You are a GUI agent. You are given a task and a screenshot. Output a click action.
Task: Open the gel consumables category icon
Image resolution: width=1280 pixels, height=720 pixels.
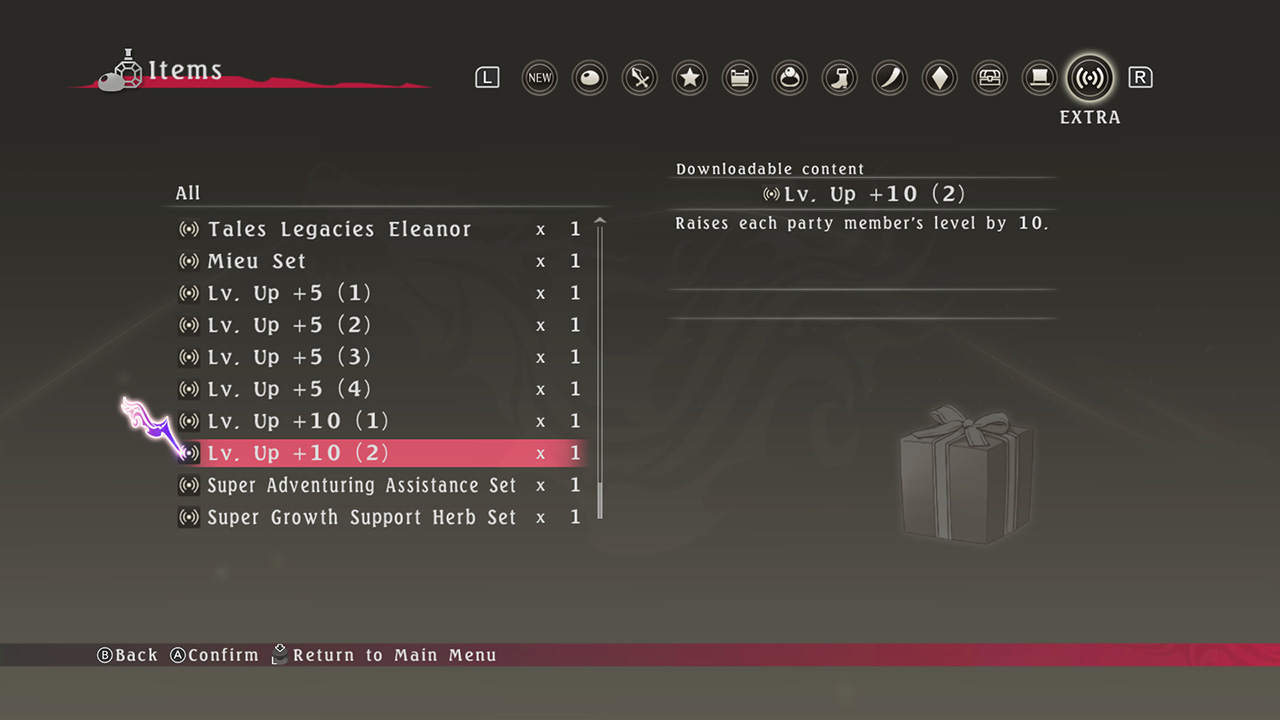point(589,78)
